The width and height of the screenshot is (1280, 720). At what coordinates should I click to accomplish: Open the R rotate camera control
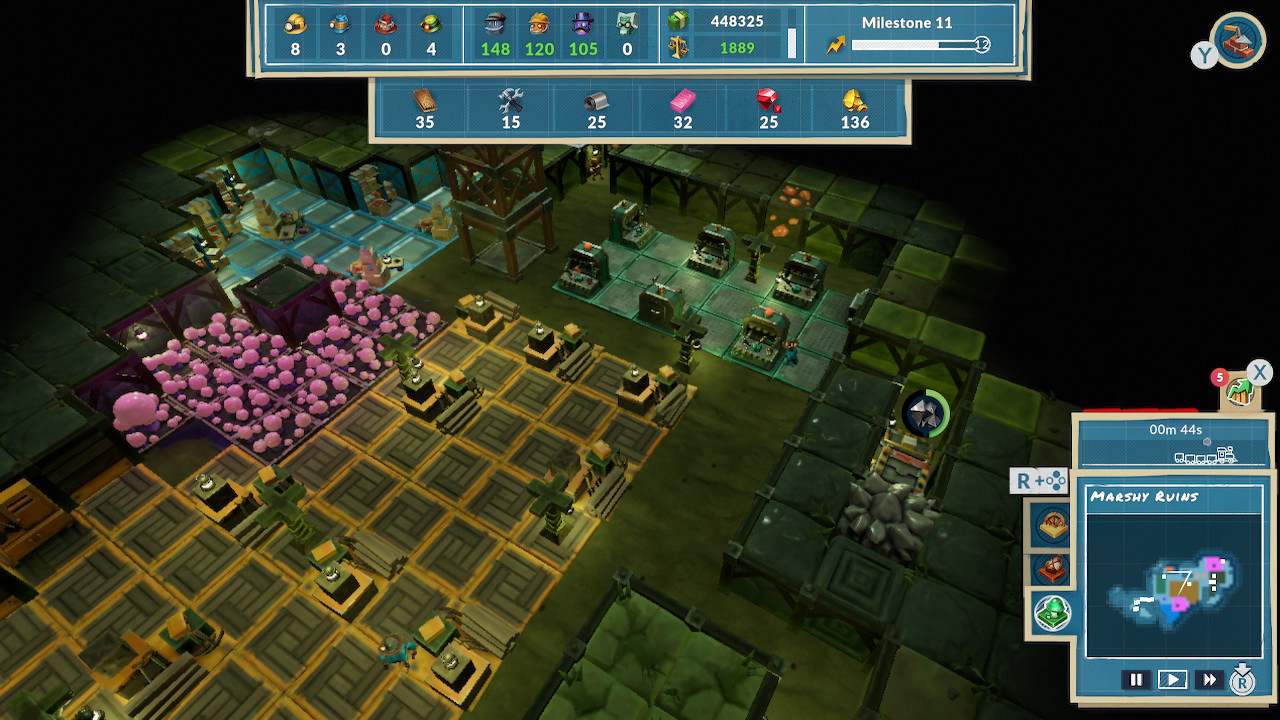pyautogui.click(x=1037, y=481)
